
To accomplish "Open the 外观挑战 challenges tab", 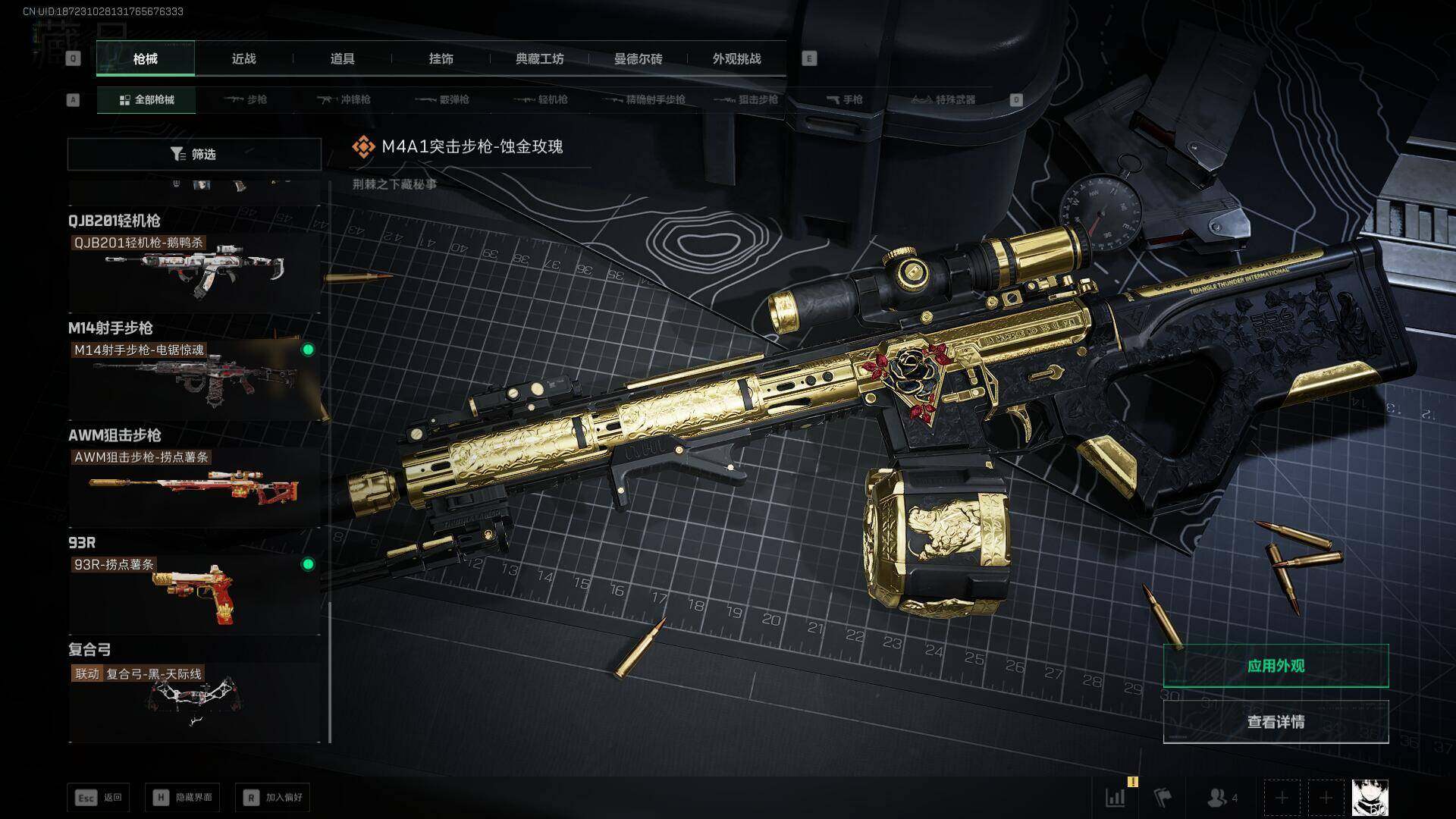I will [x=736, y=58].
